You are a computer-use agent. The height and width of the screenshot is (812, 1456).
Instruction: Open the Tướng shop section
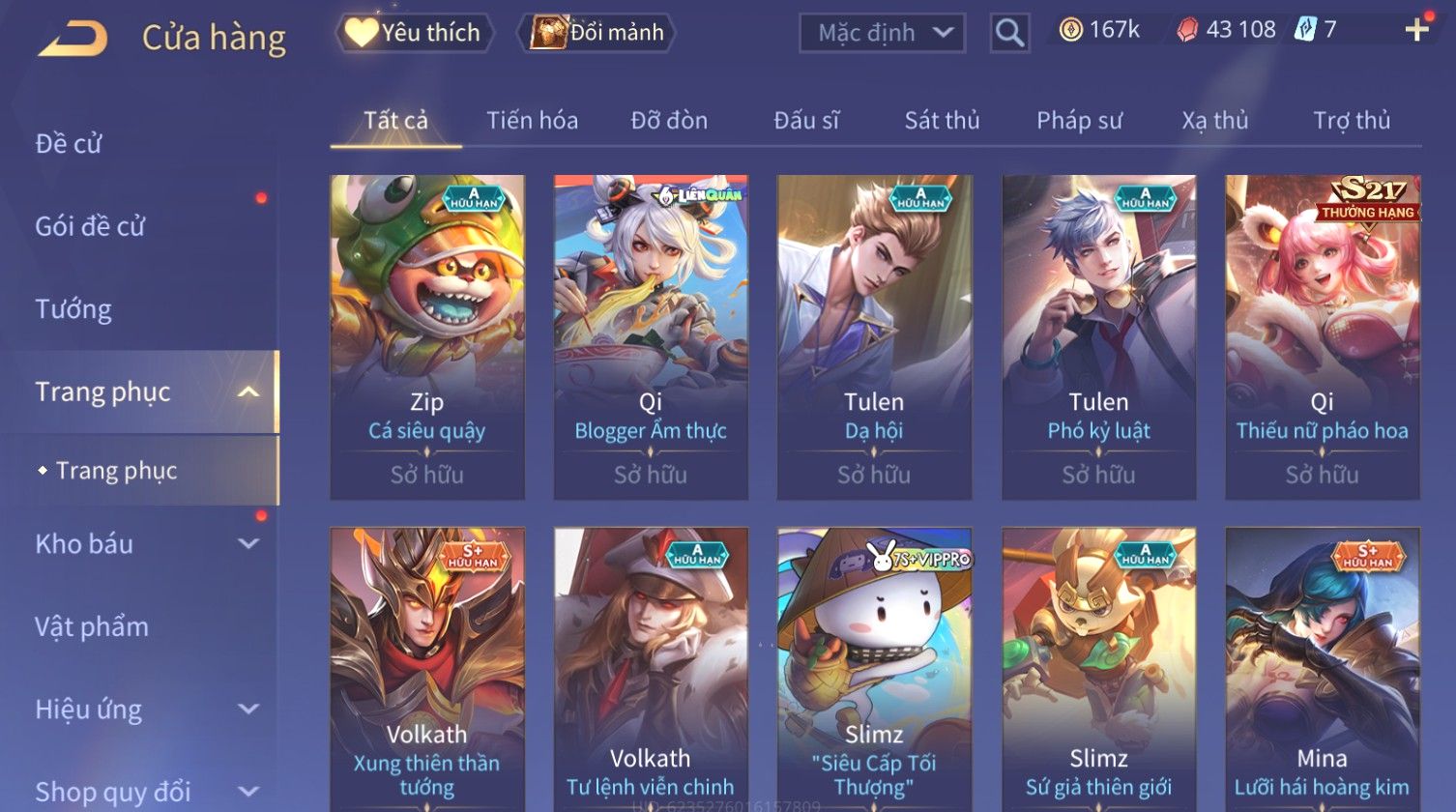(x=73, y=309)
